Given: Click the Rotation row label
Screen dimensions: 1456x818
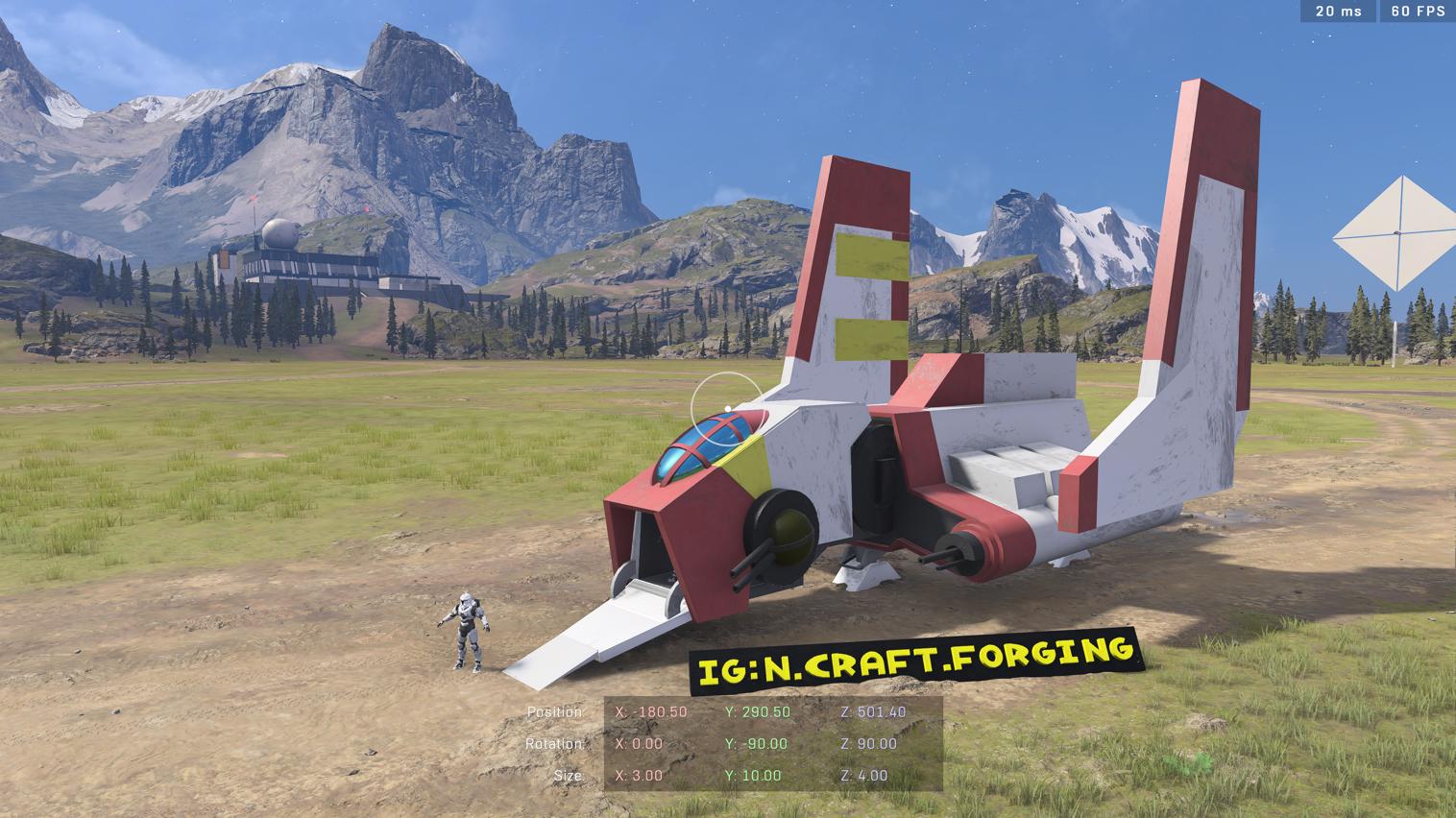Looking at the screenshot, I should click(555, 743).
